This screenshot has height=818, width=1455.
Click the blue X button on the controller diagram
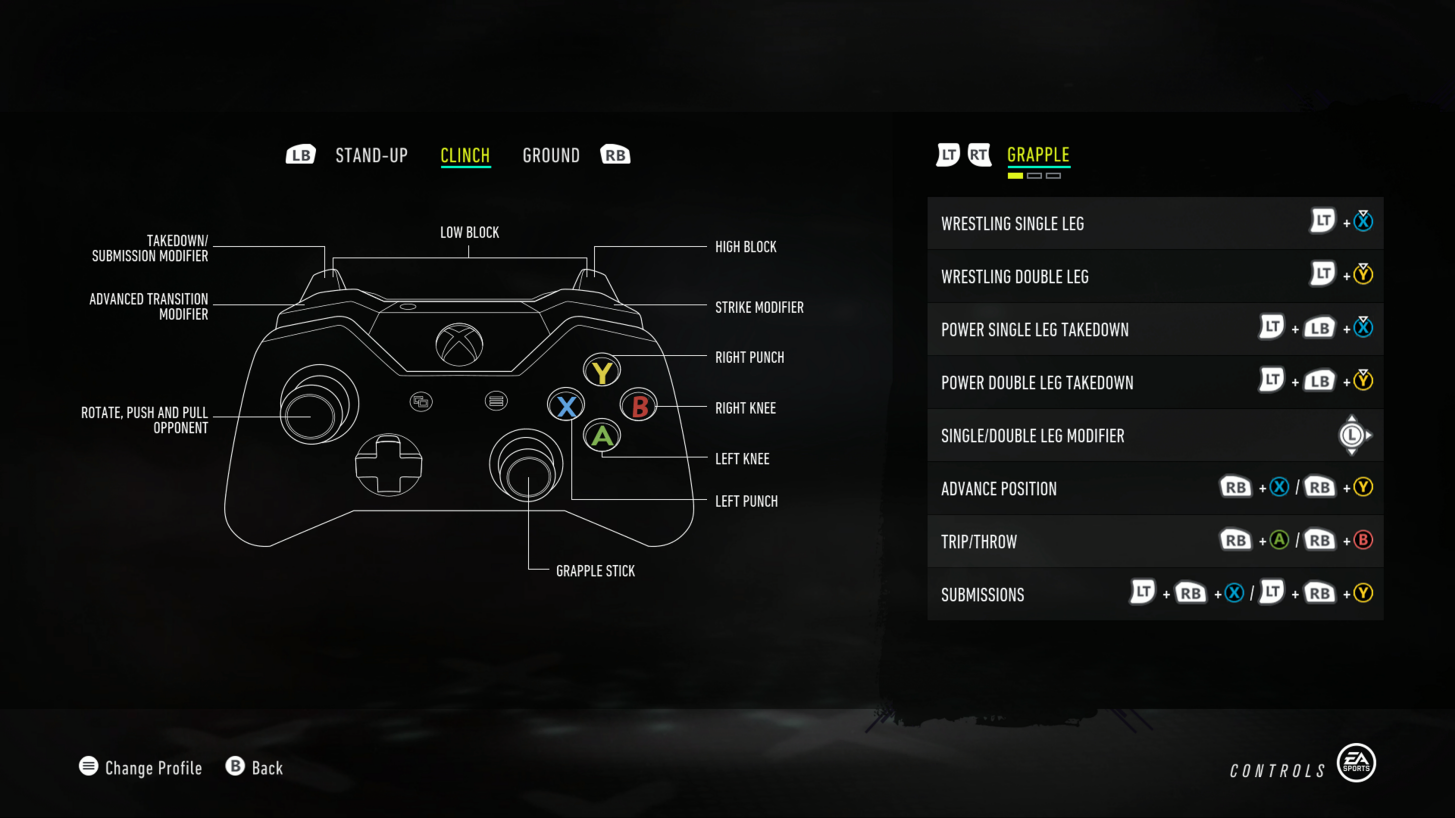coord(566,405)
